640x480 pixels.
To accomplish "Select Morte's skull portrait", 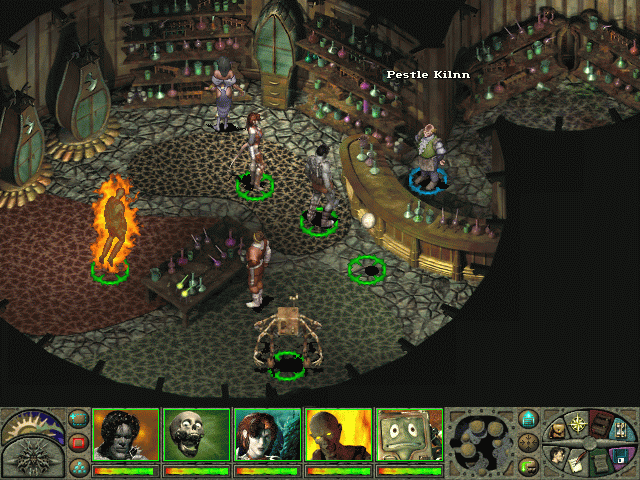I will coord(197,435).
